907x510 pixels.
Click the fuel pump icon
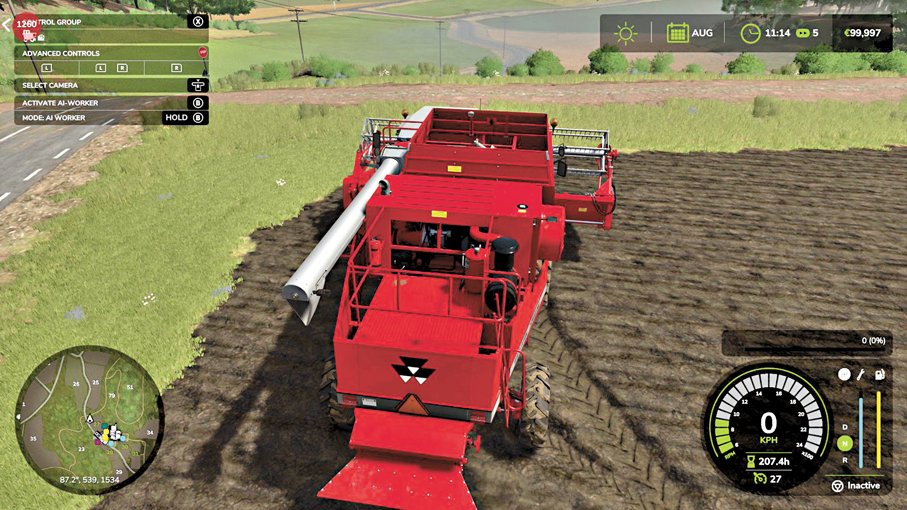click(x=879, y=374)
